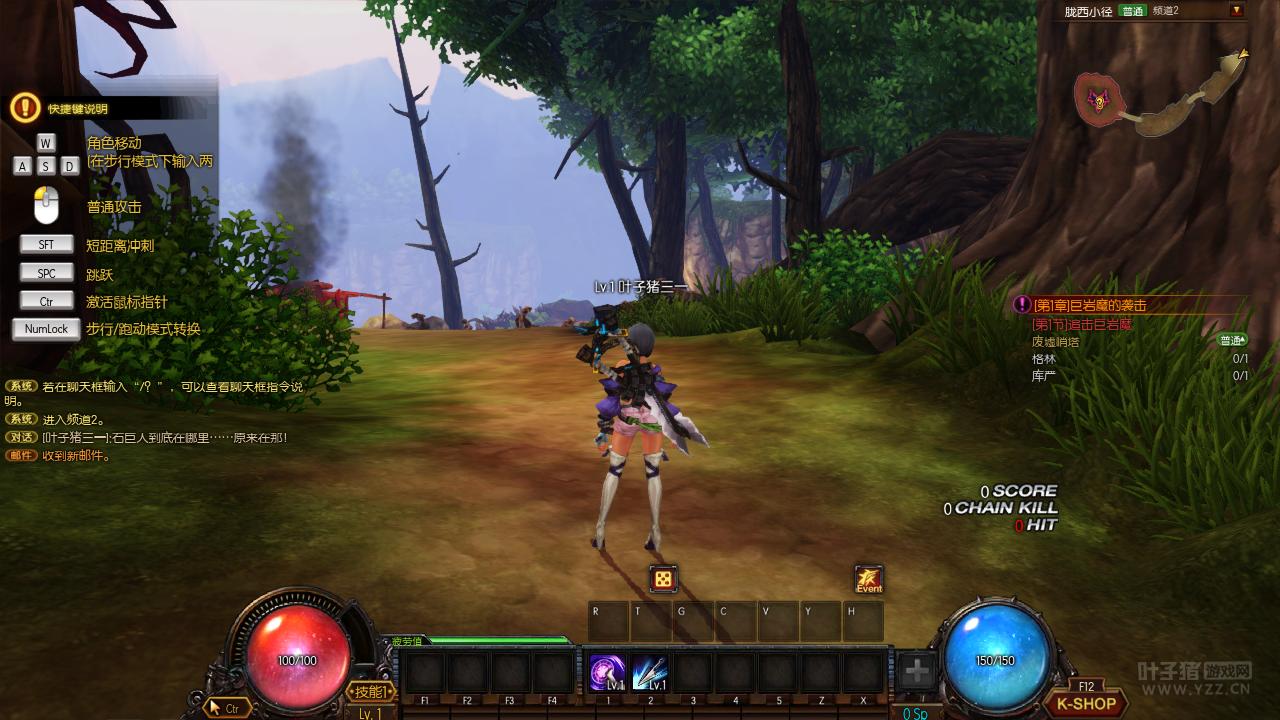Switch the 技能1 skill bar page
The height and width of the screenshot is (720, 1280).
click(x=370, y=692)
